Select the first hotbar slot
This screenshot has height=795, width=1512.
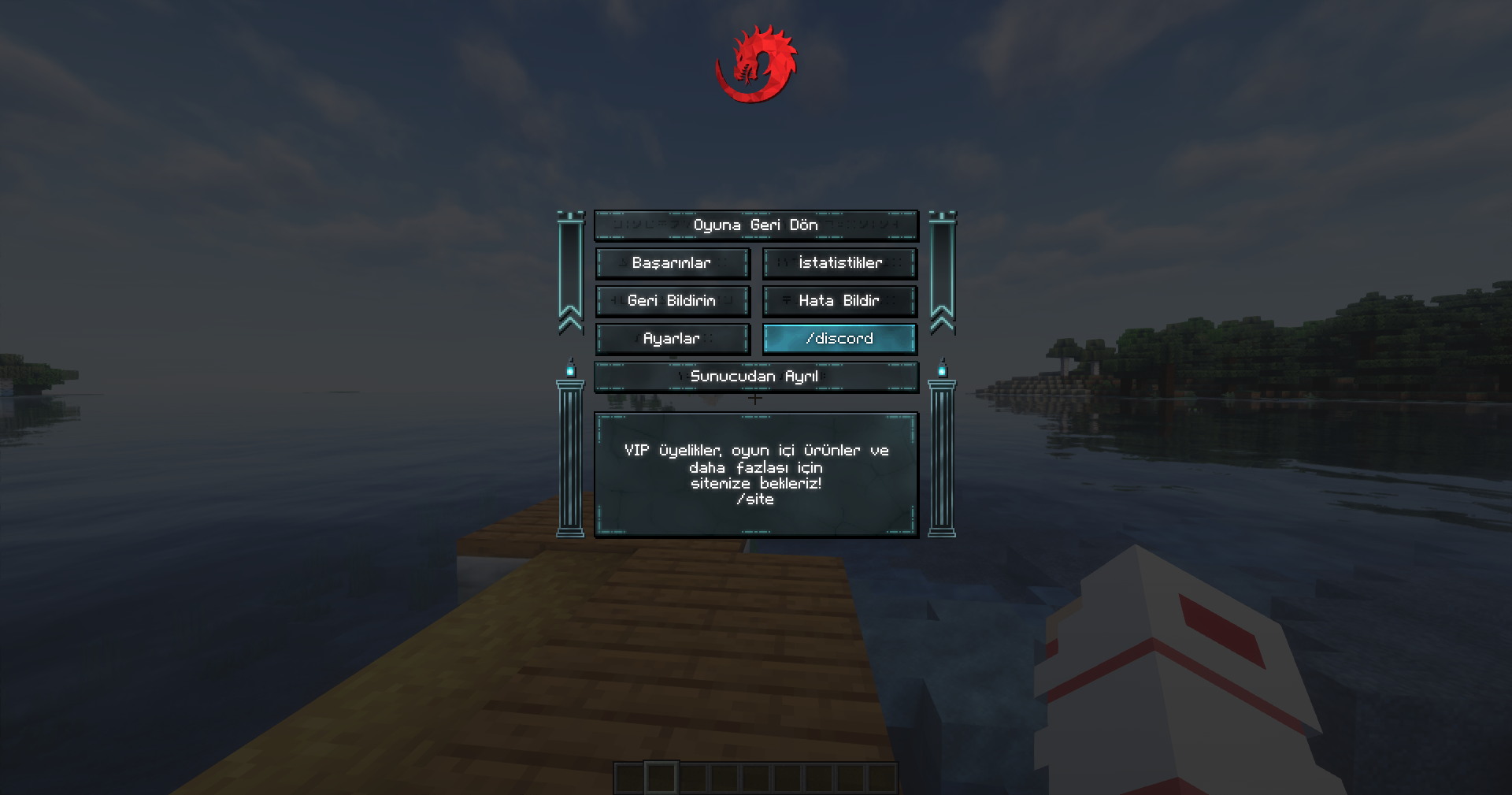coord(630,778)
